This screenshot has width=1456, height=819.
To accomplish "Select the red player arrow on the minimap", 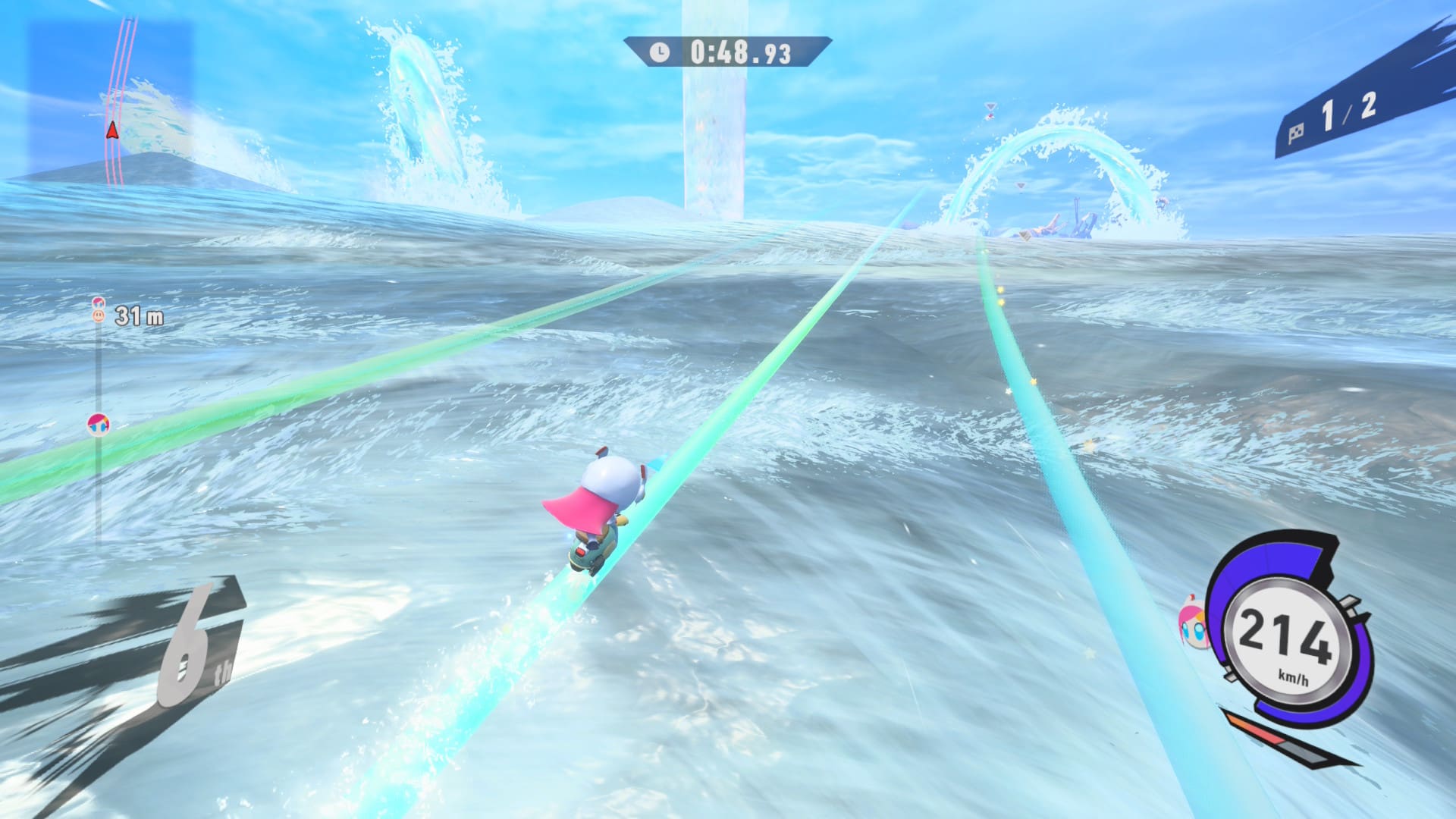I will point(112,130).
